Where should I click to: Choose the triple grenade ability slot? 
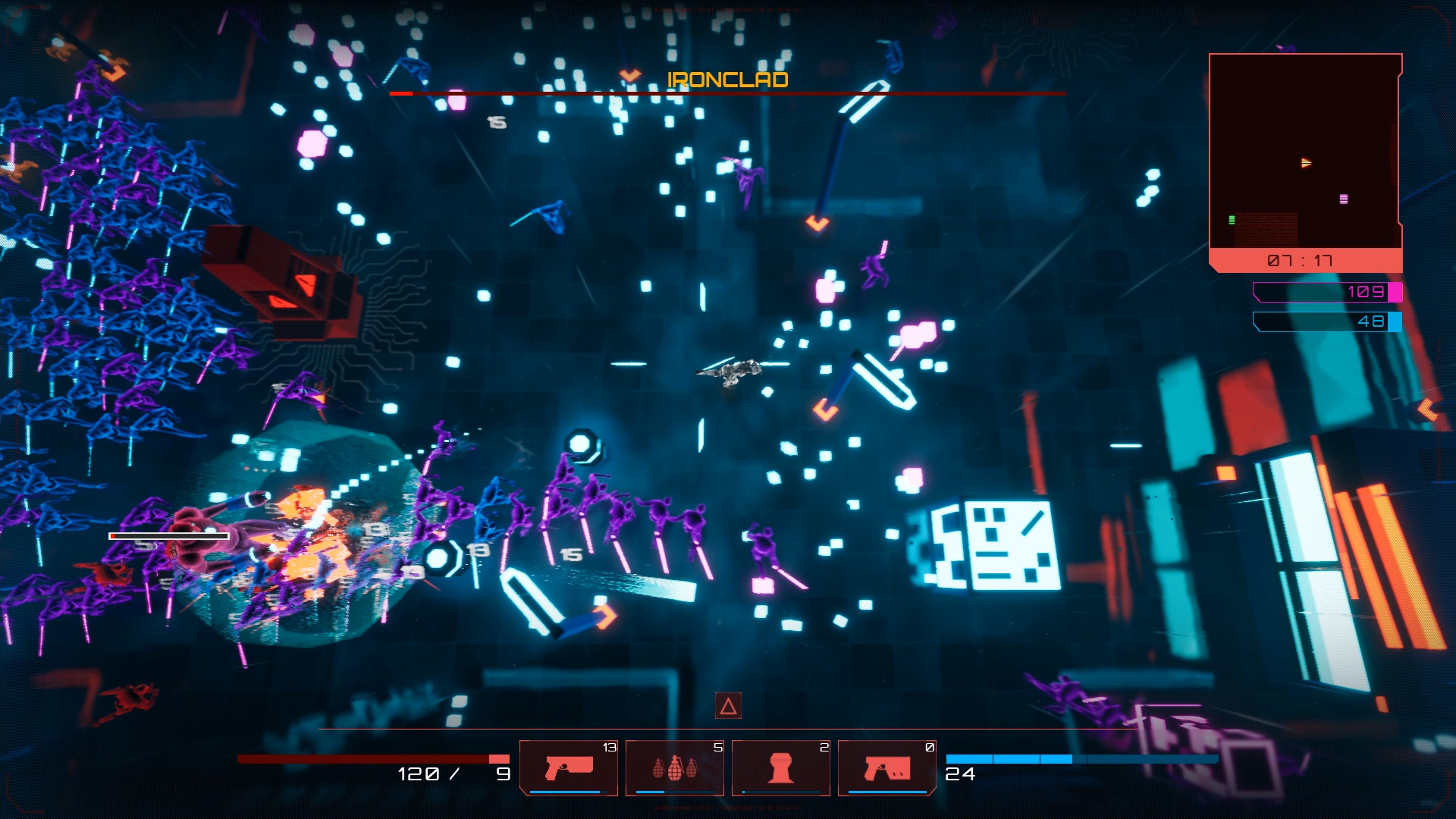click(674, 767)
